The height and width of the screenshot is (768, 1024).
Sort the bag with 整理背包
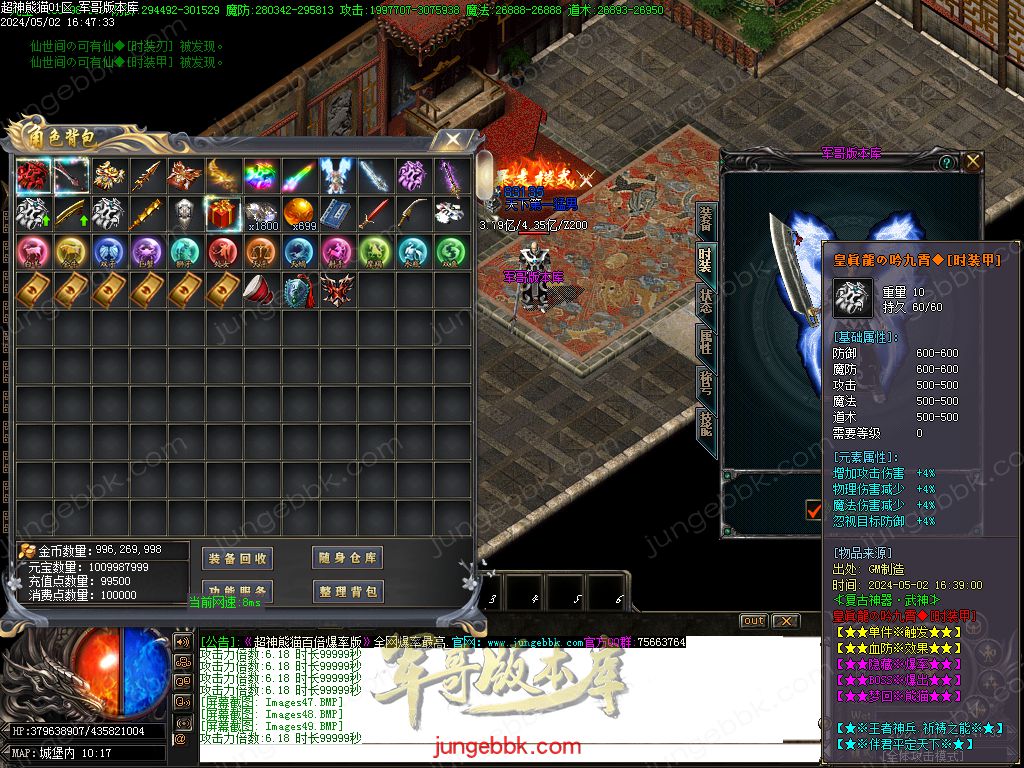(347, 591)
